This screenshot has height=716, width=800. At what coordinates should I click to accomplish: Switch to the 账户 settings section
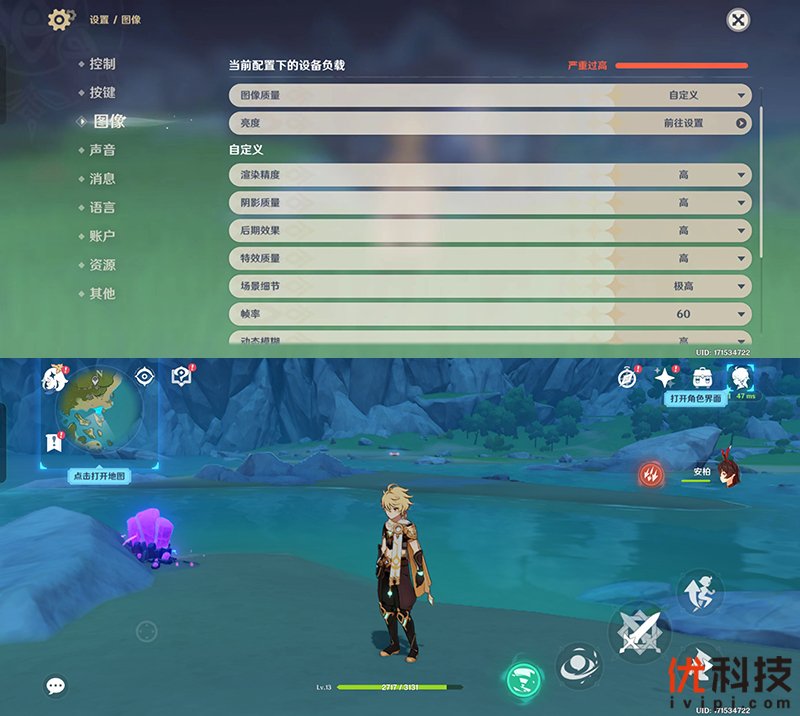pos(102,237)
